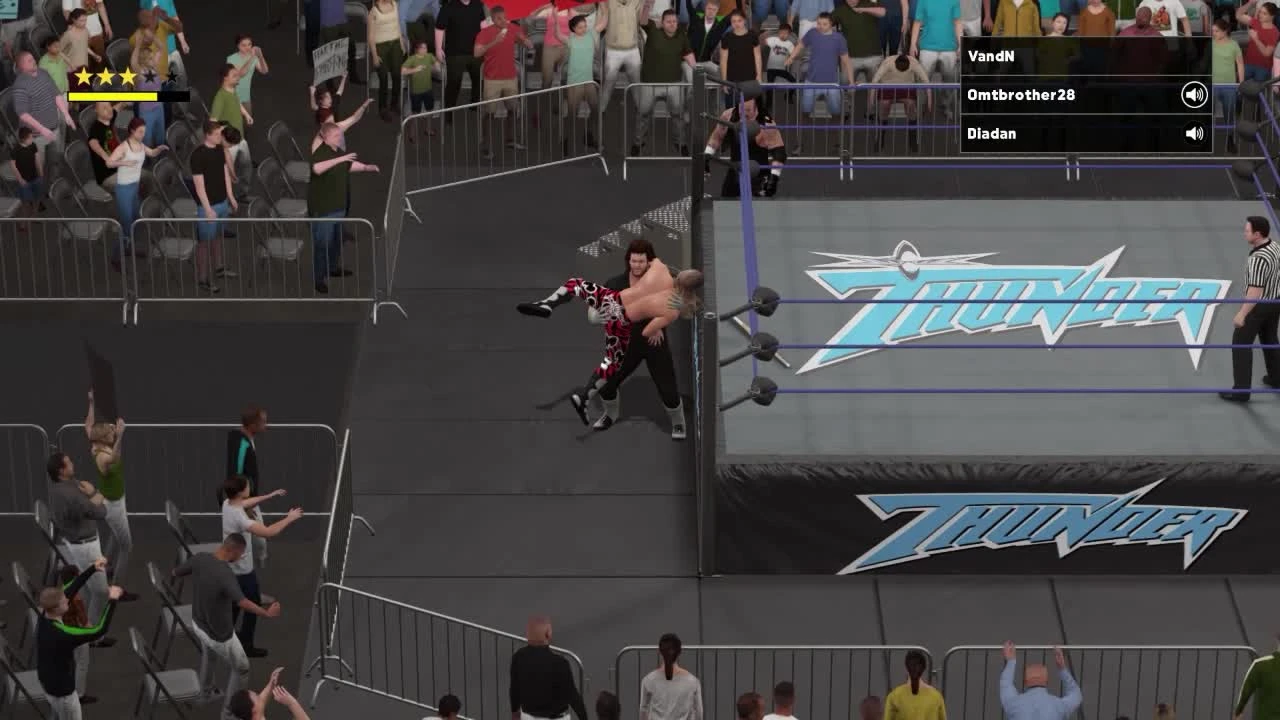Viewport: 1280px width, 720px height.
Task: Click the yellow momentum bar
Action: [x=112, y=96]
